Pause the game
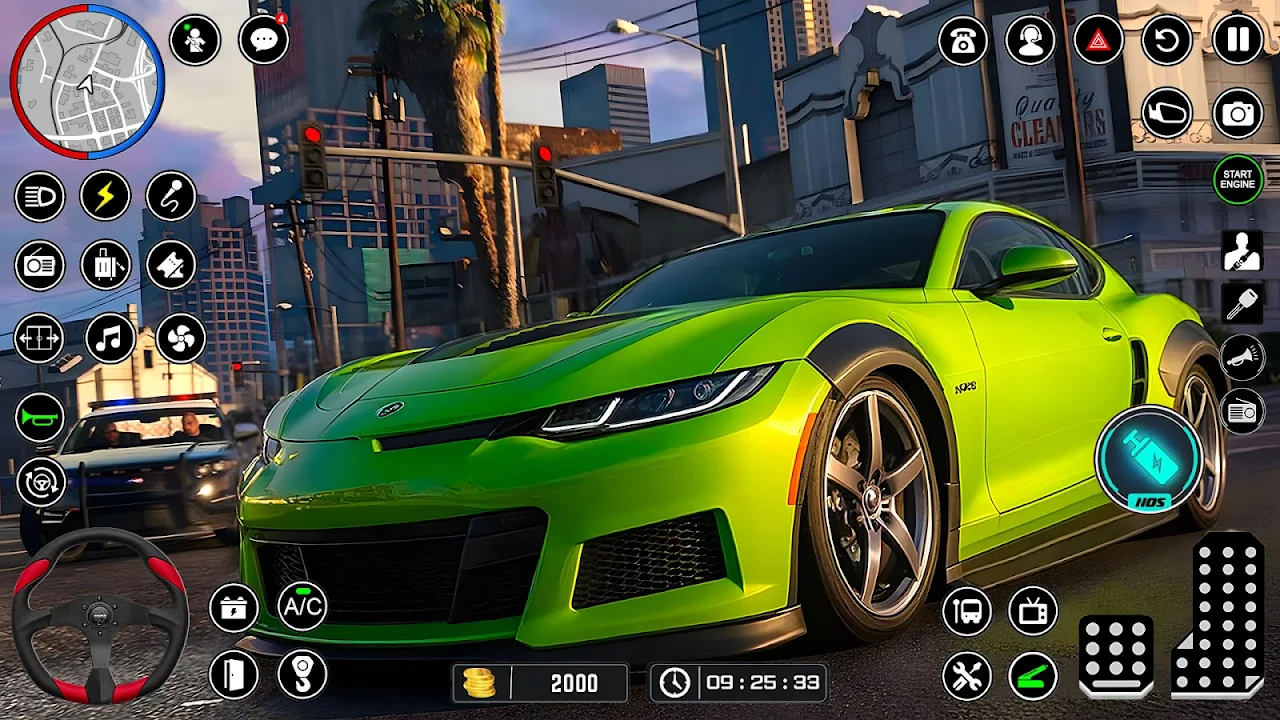The height and width of the screenshot is (720, 1280). pos(1238,40)
